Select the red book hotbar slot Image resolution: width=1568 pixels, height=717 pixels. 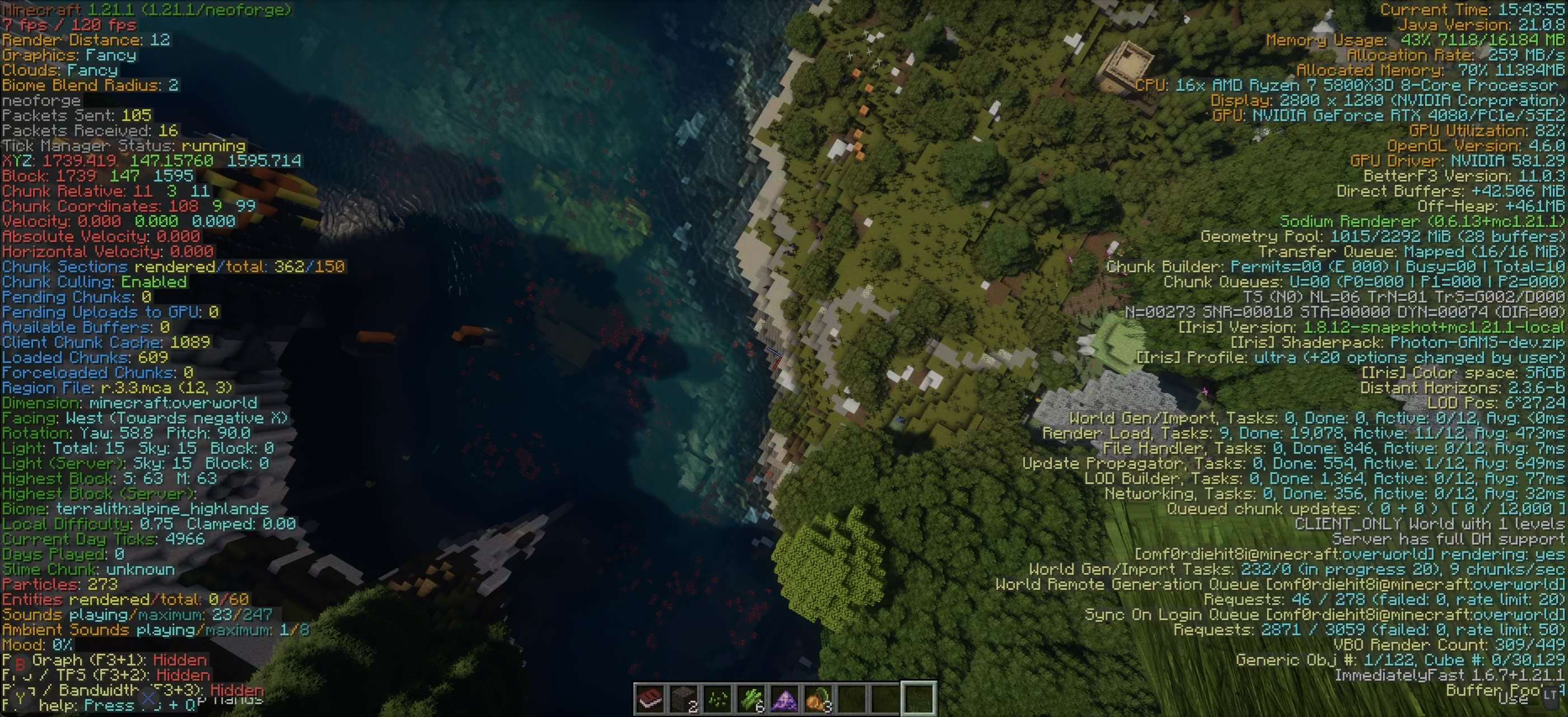[x=650, y=699]
